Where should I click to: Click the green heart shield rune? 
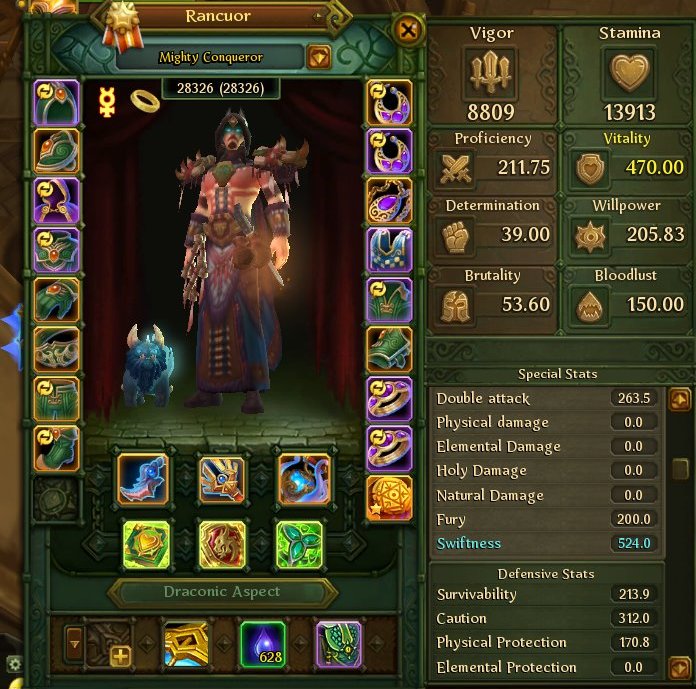pyautogui.click(x=146, y=545)
